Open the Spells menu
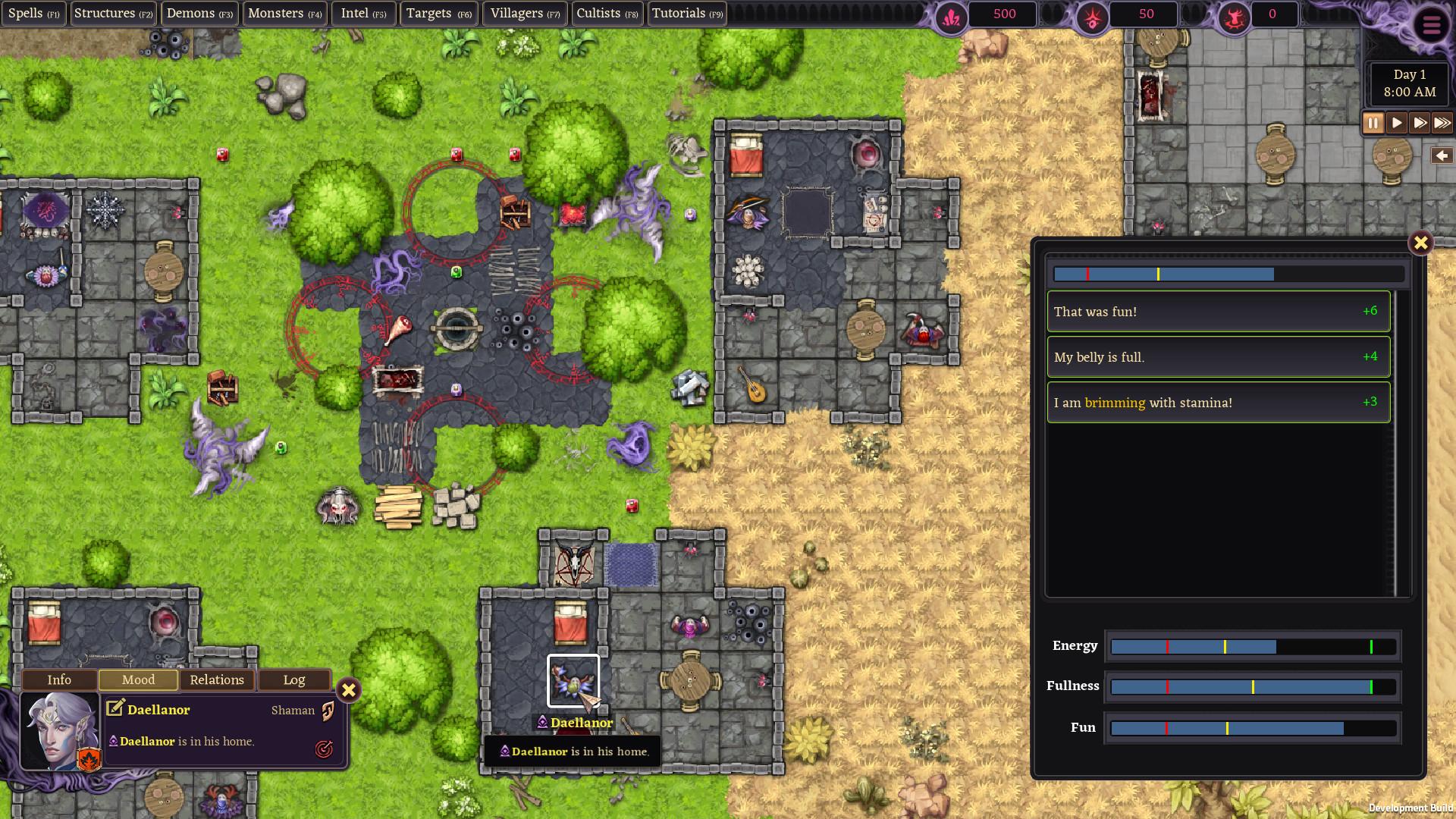 click(x=33, y=13)
